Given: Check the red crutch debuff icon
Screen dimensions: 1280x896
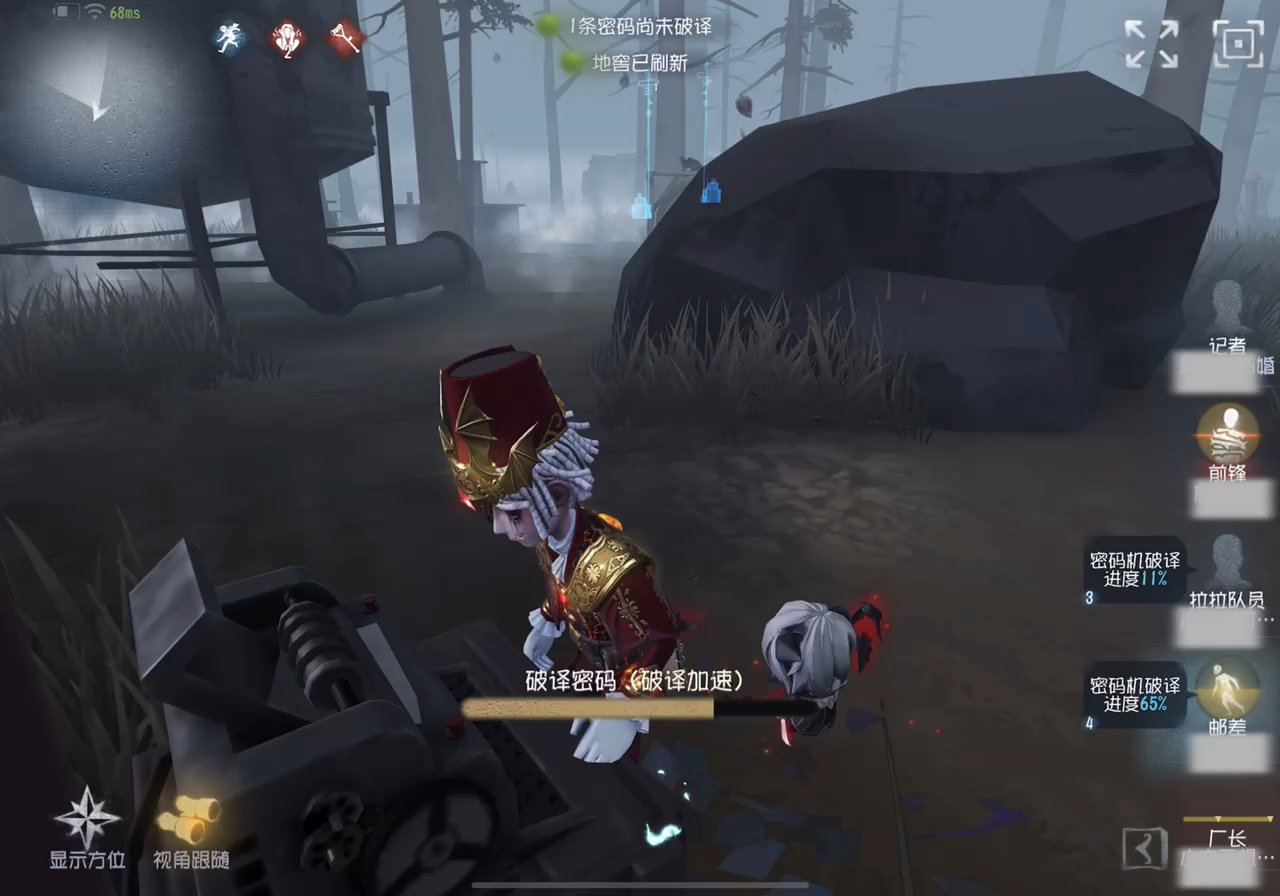Looking at the screenshot, I should (x=345, y=39).
